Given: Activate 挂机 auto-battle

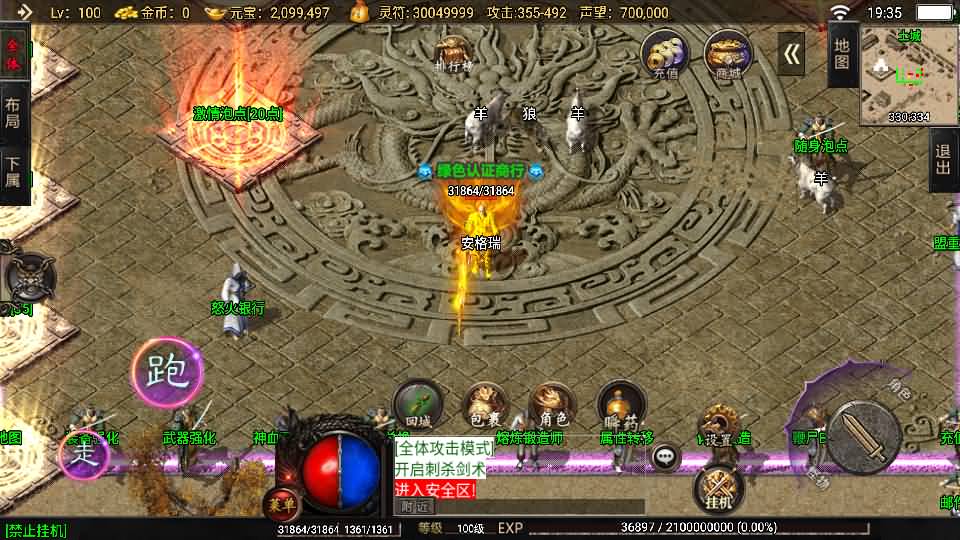Looking at the screenshot, I should coord(719,489).
